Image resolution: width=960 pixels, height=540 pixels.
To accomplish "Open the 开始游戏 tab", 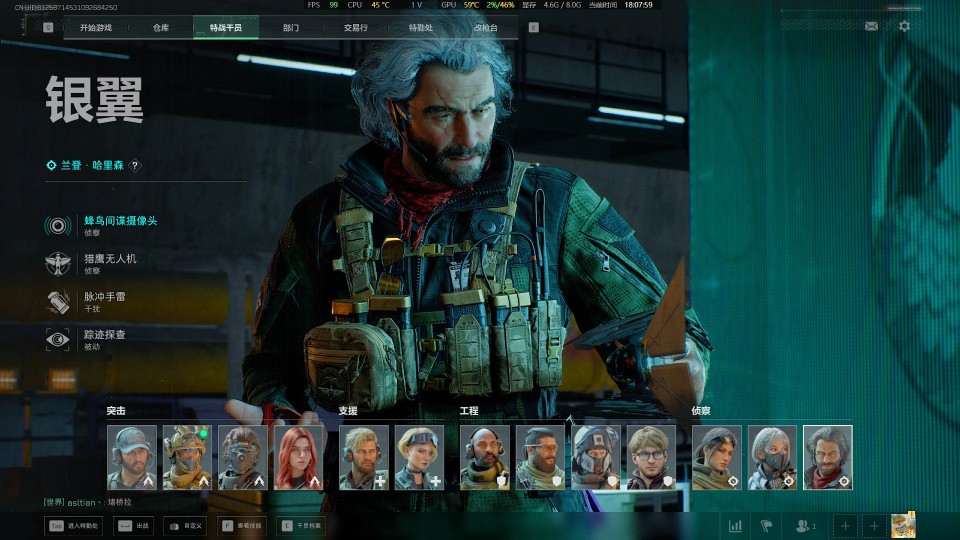I will tap(96, 28).
